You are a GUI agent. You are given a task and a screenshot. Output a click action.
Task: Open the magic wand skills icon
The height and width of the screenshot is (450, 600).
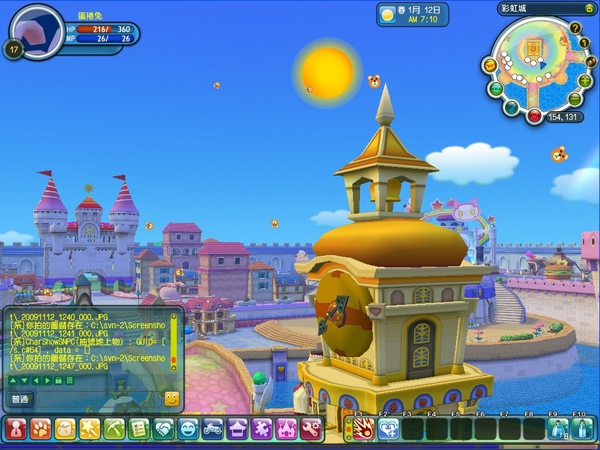[90, 429]
